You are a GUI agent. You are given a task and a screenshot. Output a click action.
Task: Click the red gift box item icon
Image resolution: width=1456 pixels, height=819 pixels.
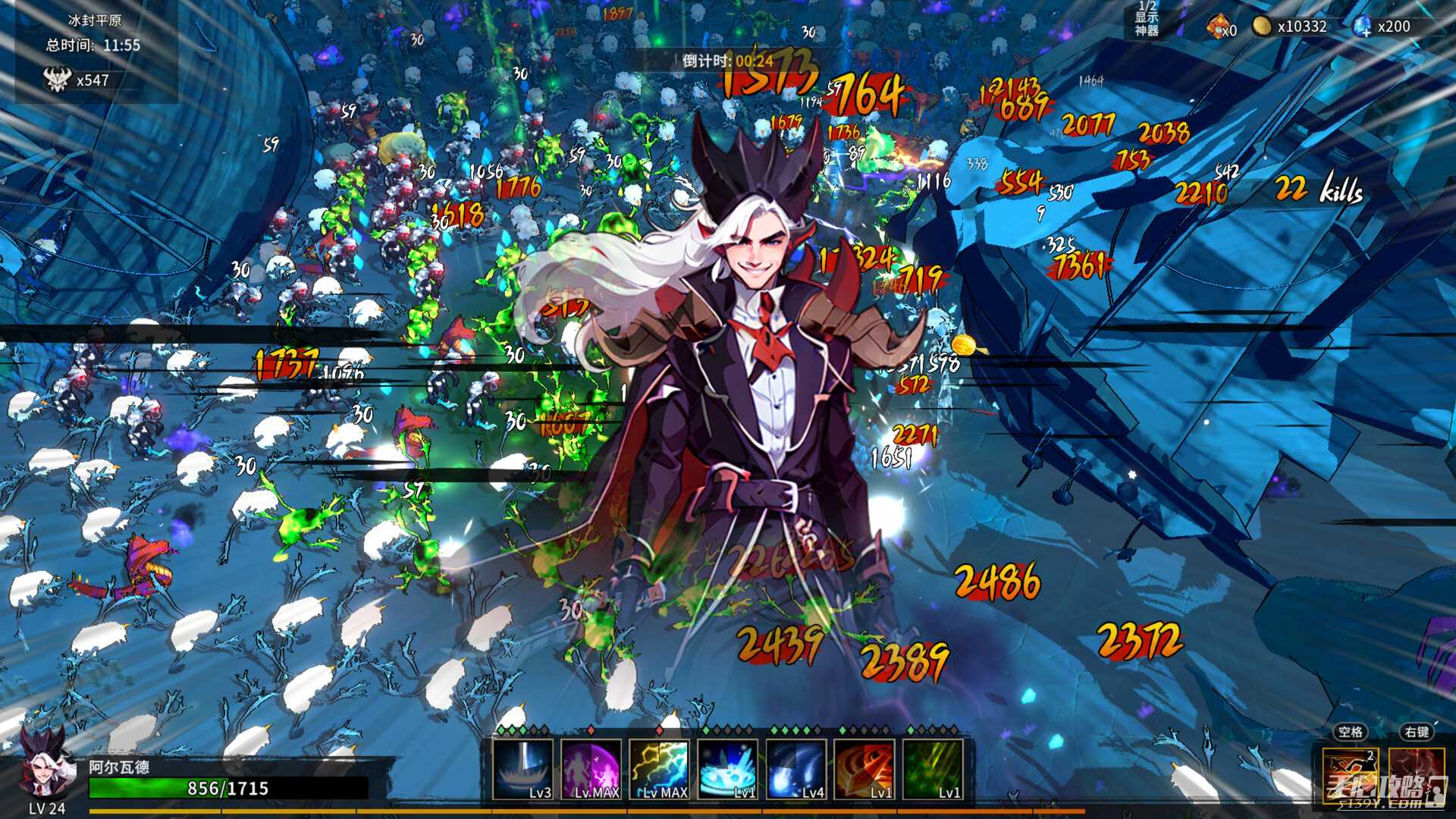coord(1216,27)
